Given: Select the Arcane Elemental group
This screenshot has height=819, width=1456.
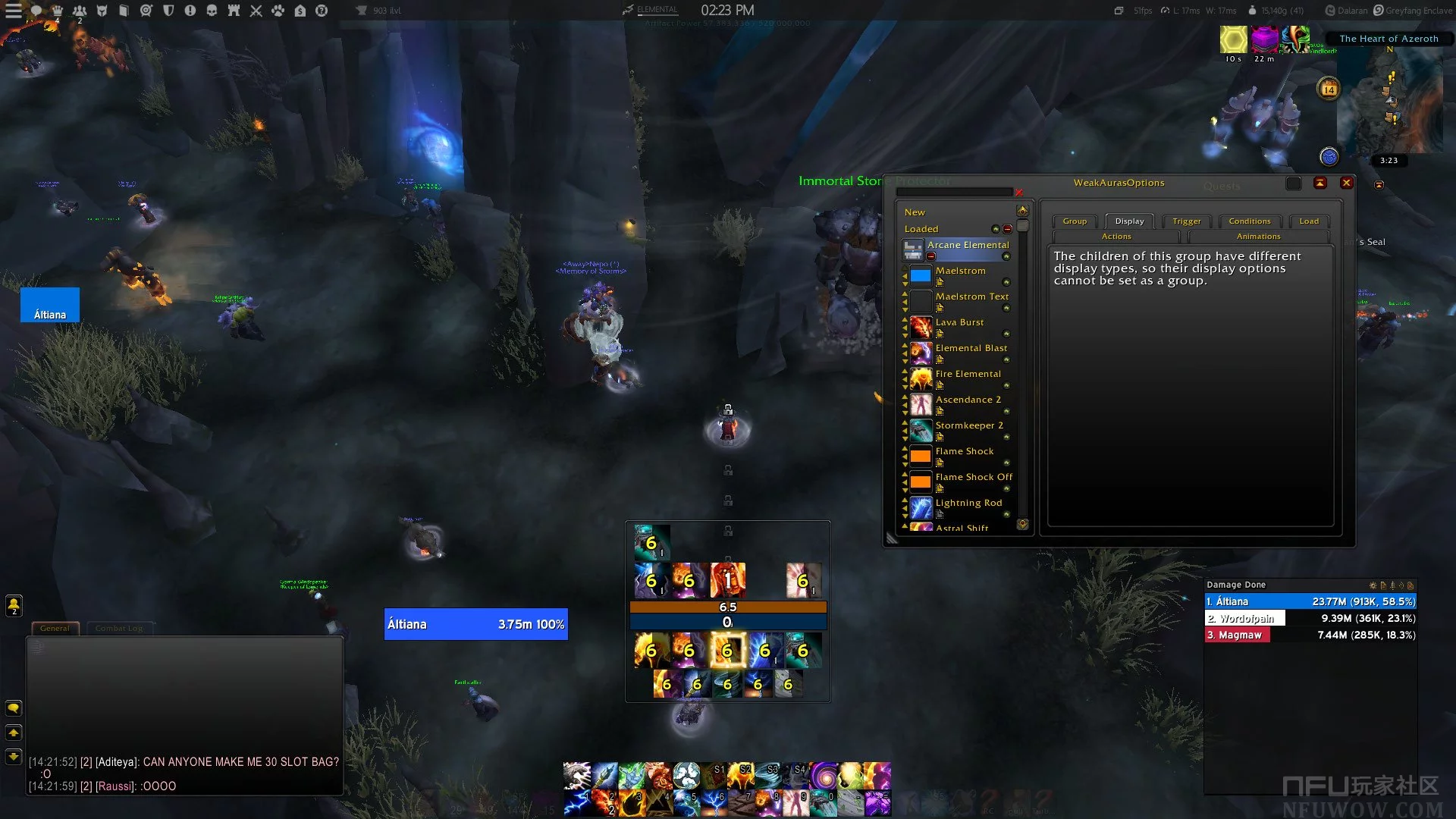Looking at the screenshot, I should (968, 246).
